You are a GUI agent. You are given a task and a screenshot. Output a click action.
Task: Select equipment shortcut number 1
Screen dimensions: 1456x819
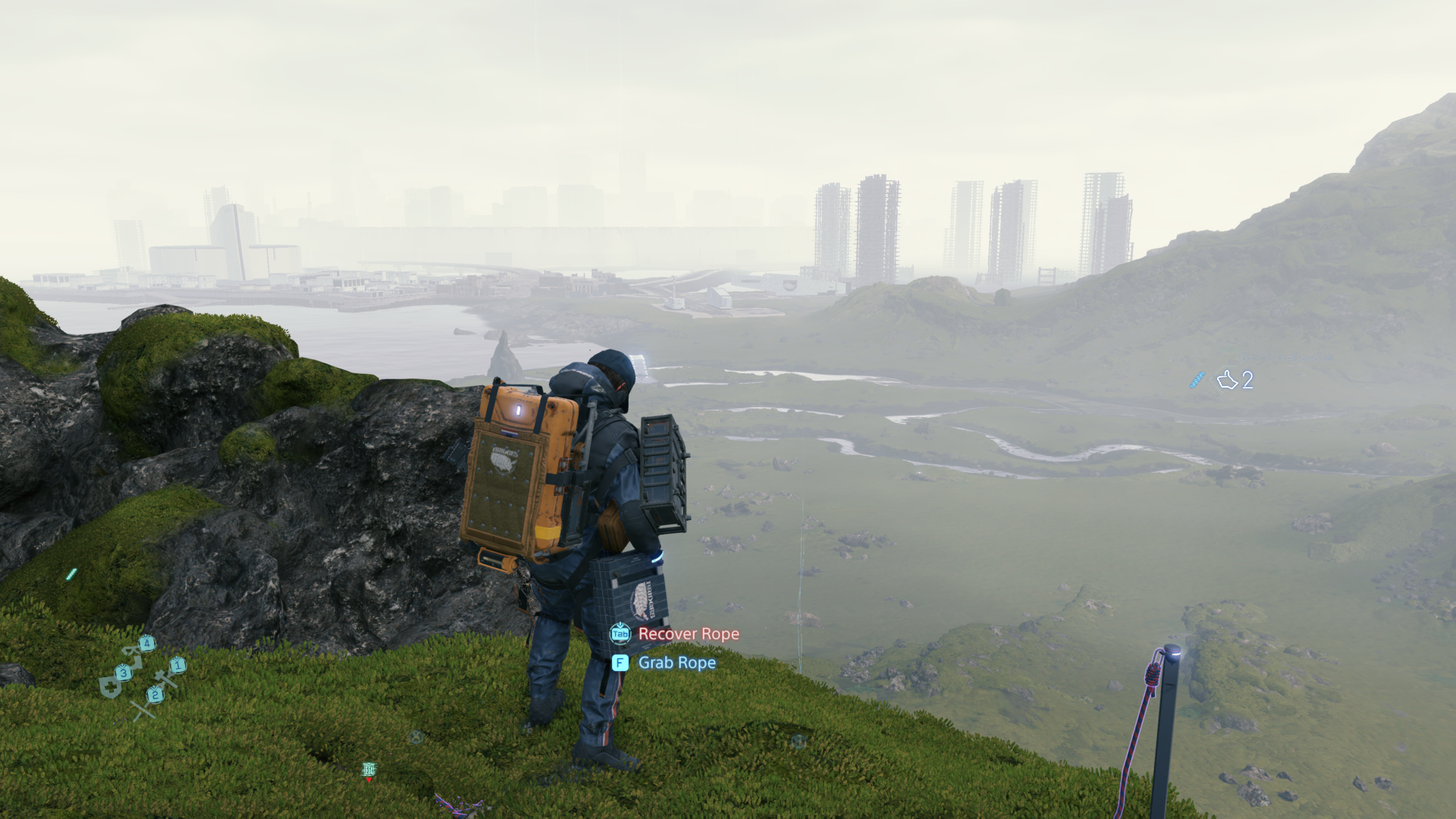[x=177, y=665]
